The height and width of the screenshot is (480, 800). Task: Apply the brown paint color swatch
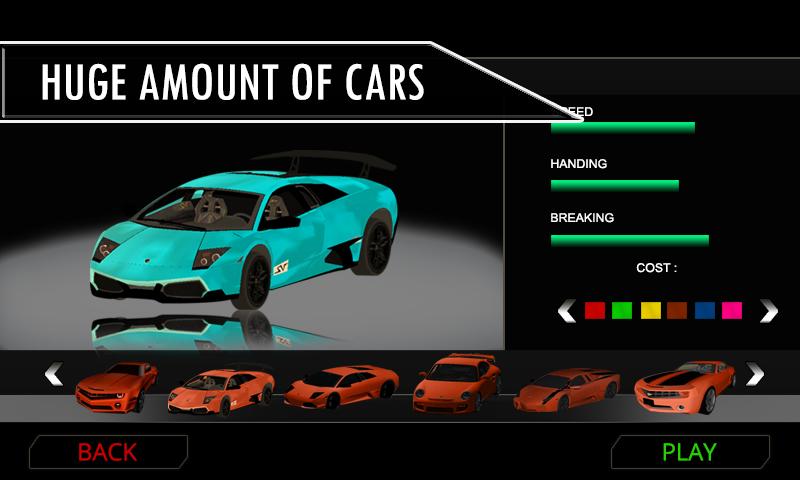click(677, 311)
